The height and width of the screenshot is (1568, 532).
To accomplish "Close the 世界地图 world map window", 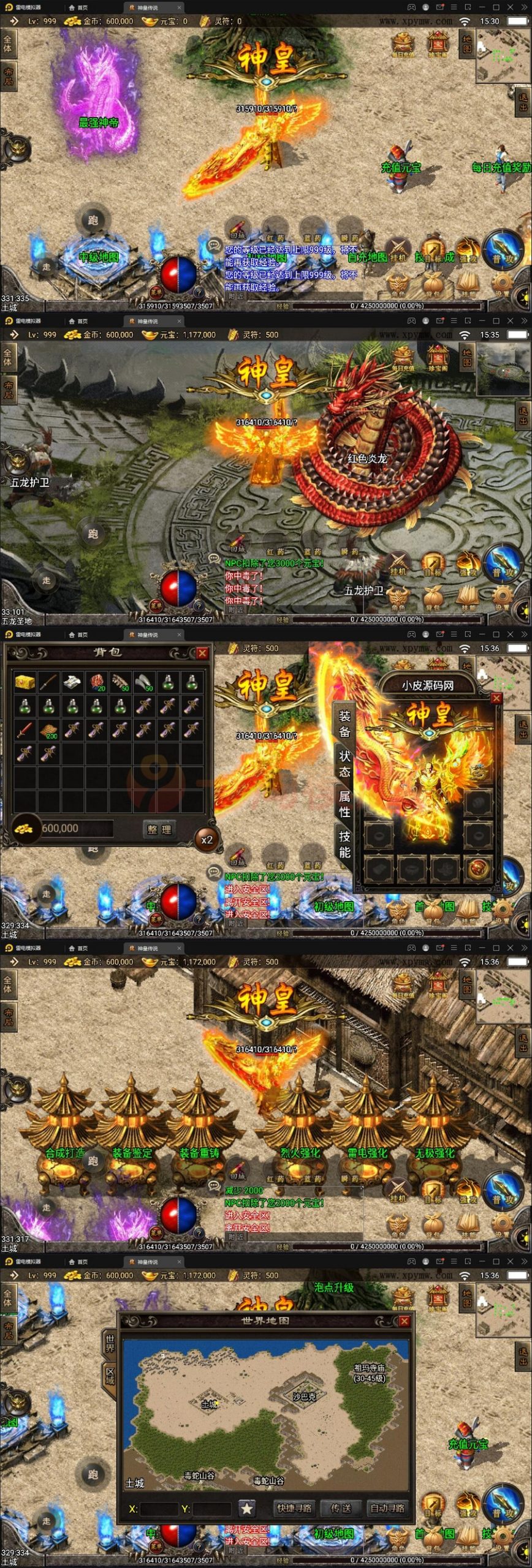I will 404,1321.
